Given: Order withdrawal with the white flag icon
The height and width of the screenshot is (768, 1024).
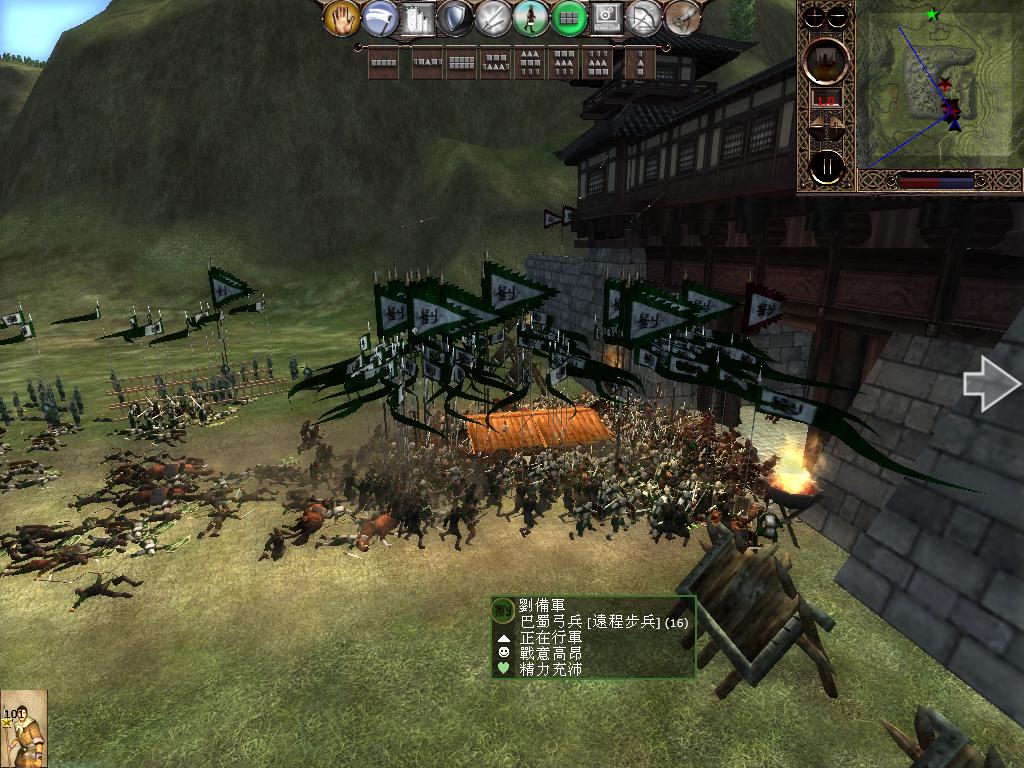Looking at the screenshot, I should [x=379, y=17].
